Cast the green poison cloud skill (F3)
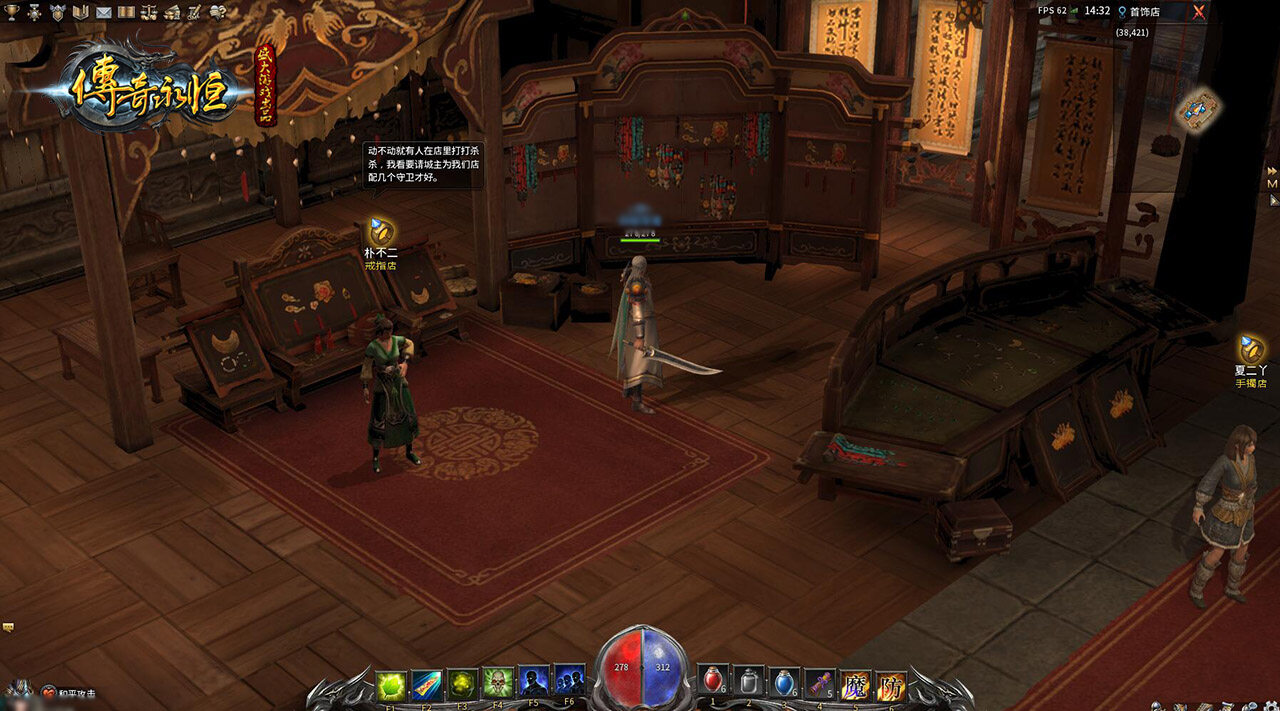This screenshot has height=711, width=1280. pos(462,684)
